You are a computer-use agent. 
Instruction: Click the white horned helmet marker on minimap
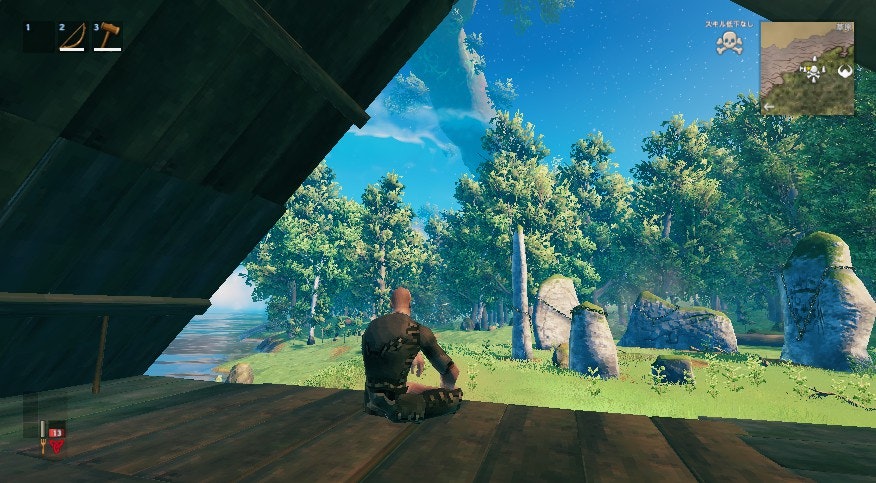coord(843,71)
